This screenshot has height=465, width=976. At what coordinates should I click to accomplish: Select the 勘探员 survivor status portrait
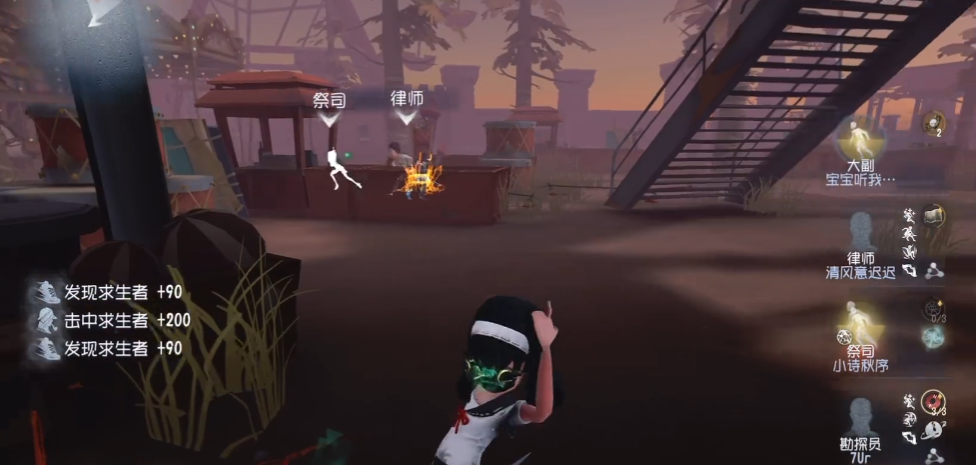click(860, 415)
